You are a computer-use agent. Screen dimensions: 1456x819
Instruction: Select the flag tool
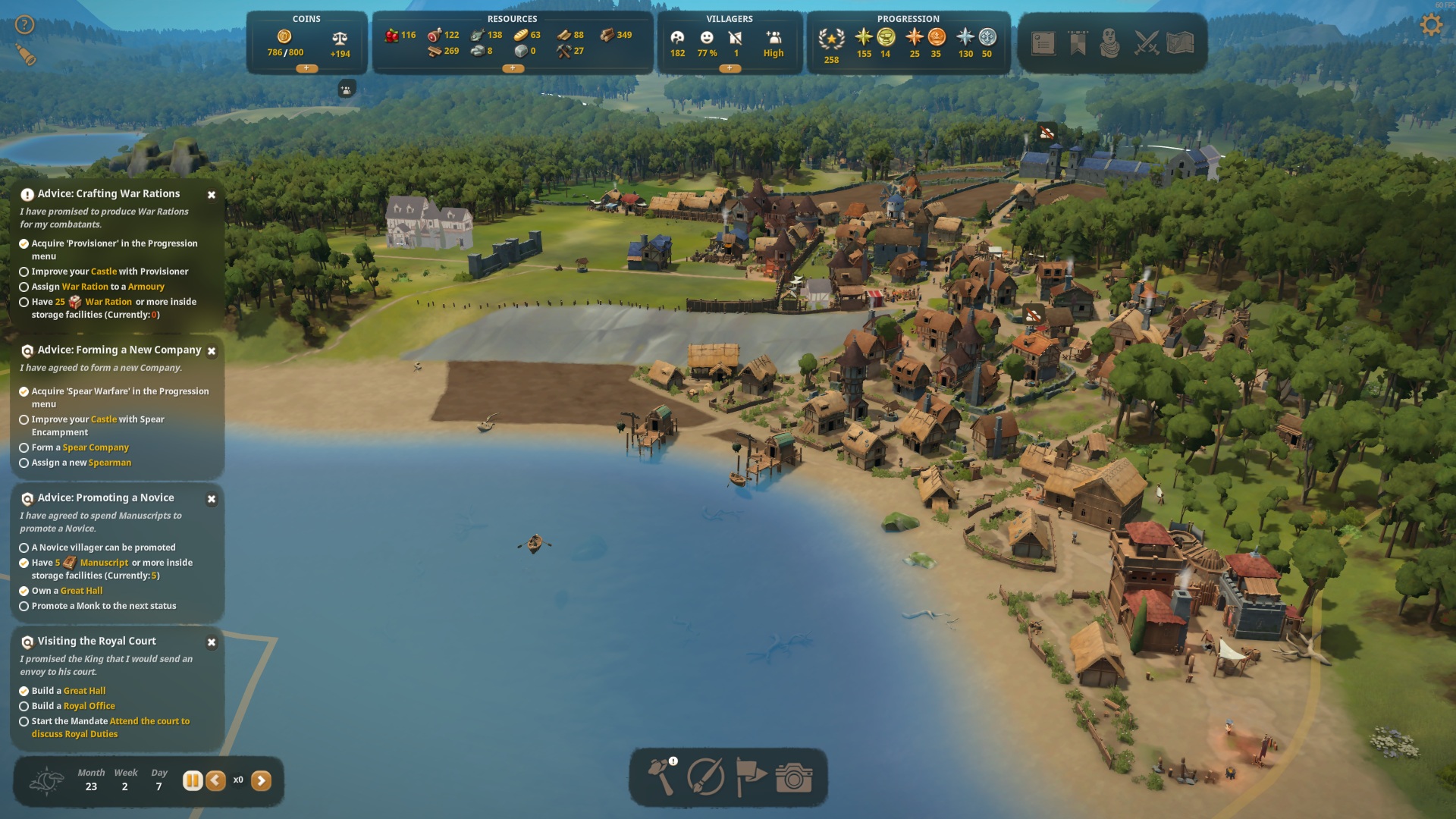point(750,777)
